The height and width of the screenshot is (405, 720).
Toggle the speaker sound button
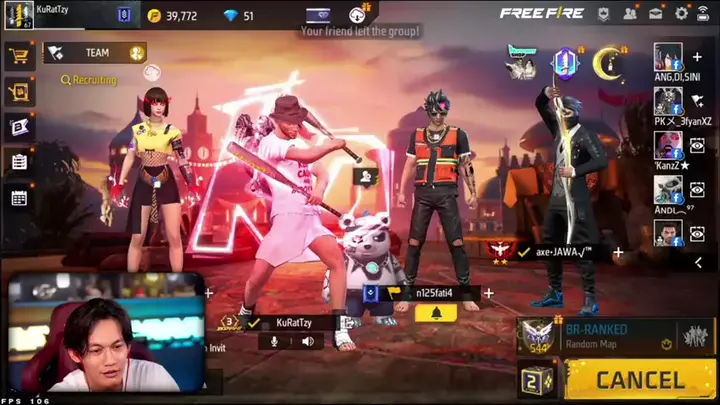(x=308, y=341)
